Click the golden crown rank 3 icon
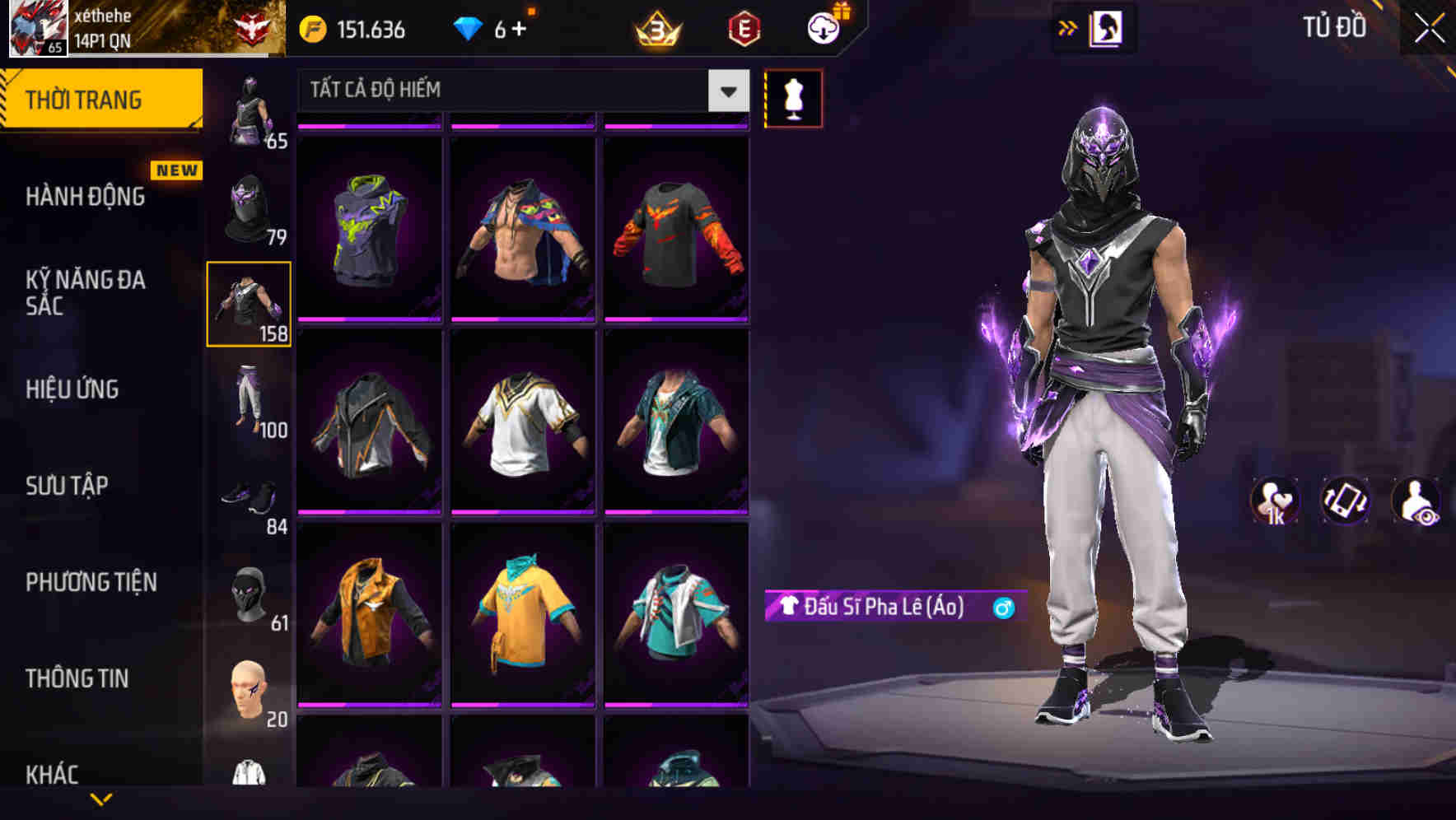 [x=655, y=27]
